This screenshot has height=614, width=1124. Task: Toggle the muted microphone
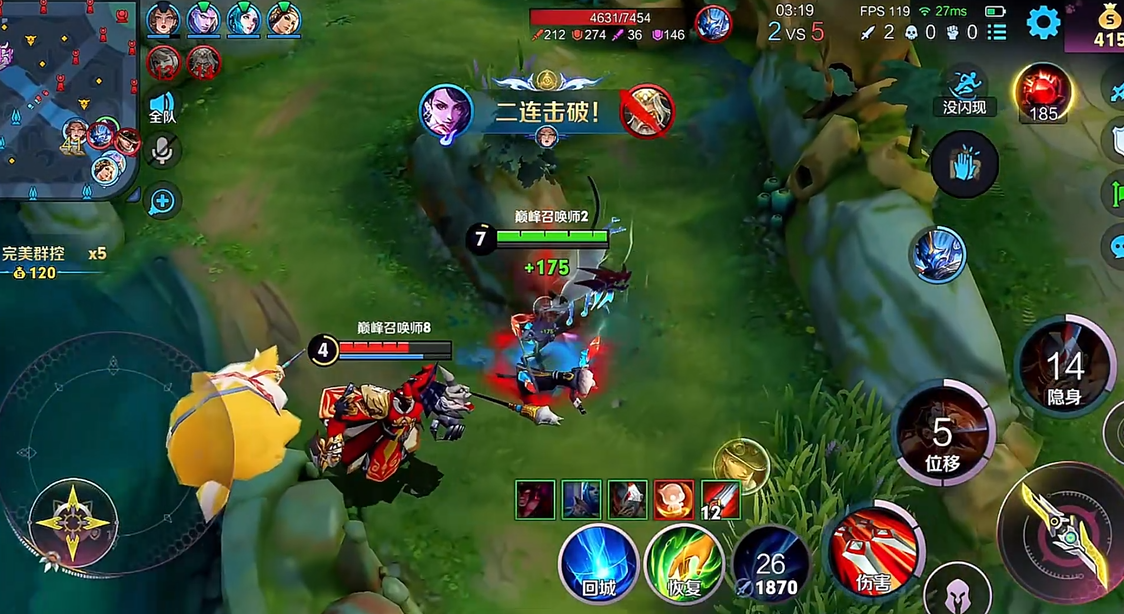pyautogui.click(x=161, y=151)
